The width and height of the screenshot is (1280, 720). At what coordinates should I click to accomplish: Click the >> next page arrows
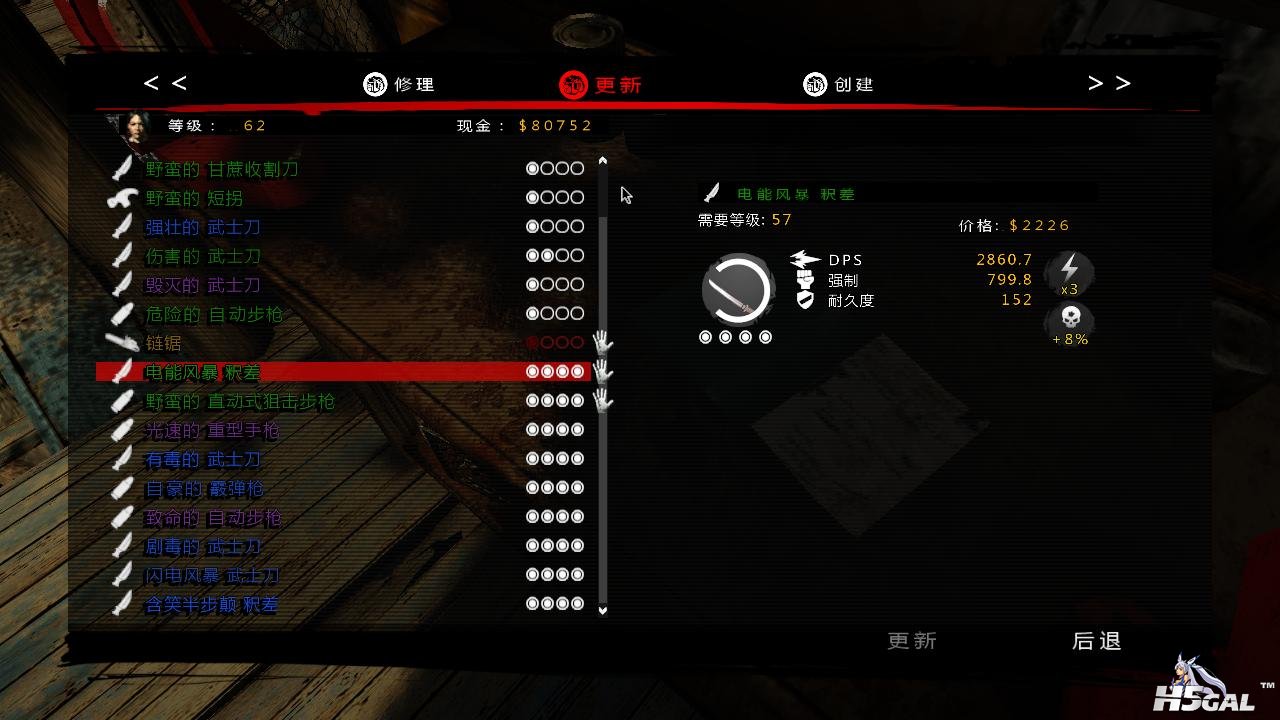coord(1109,83)
